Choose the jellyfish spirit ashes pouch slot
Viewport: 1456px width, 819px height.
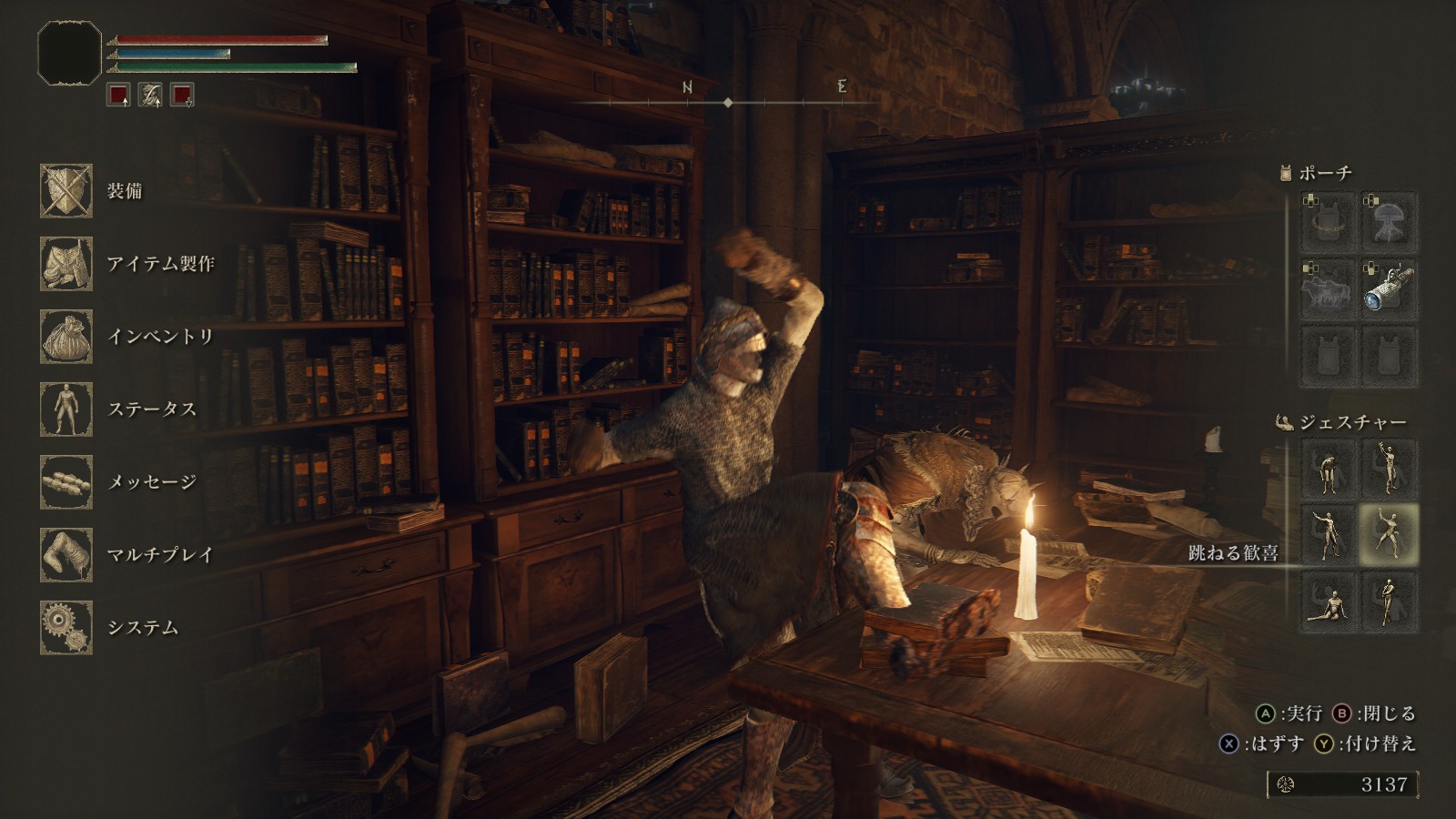click(1390, 223)
